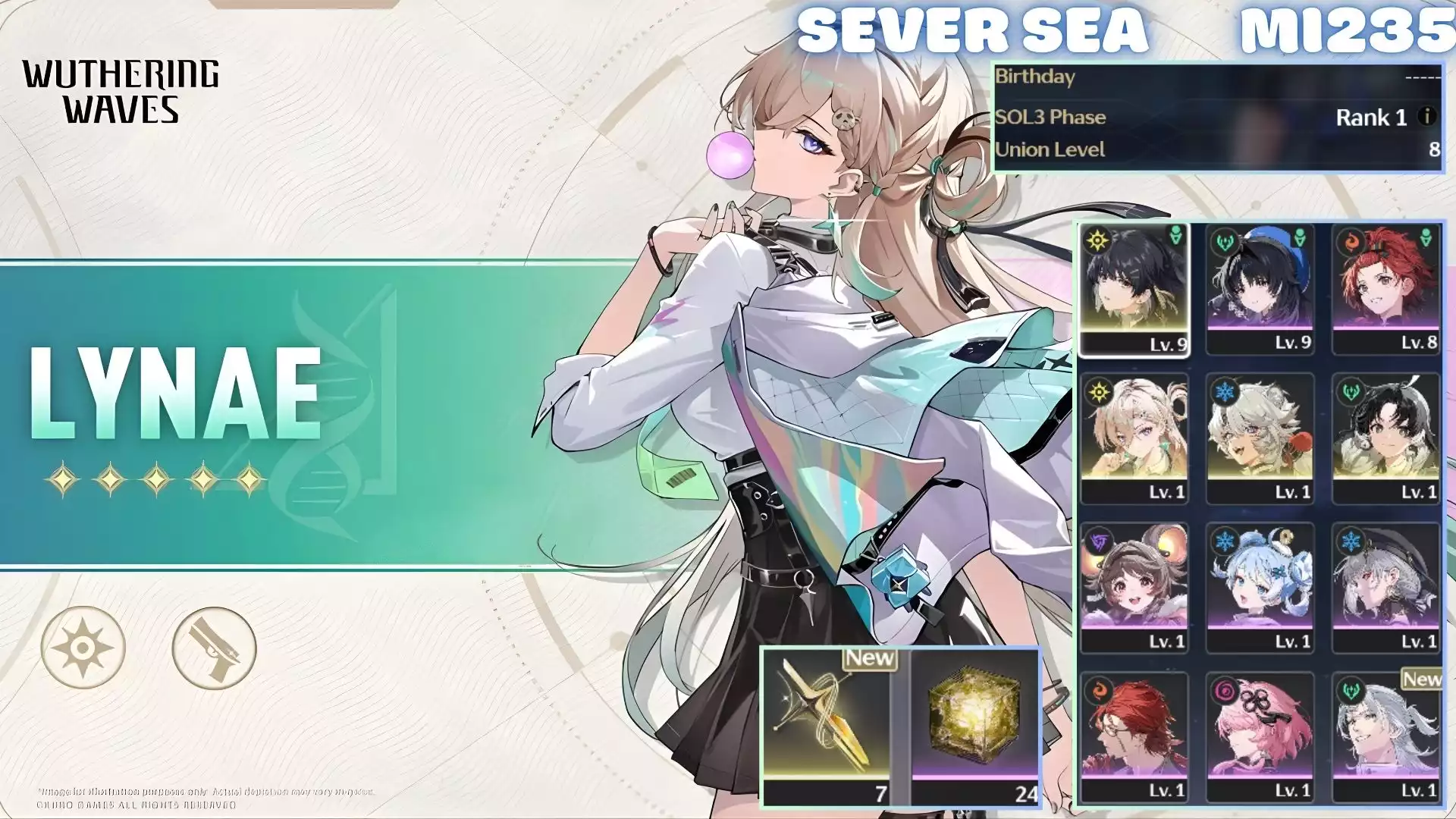Click the sun element badge on the Lv.9 portrait
The image size is (1456, 819).
pos(1099,241)
